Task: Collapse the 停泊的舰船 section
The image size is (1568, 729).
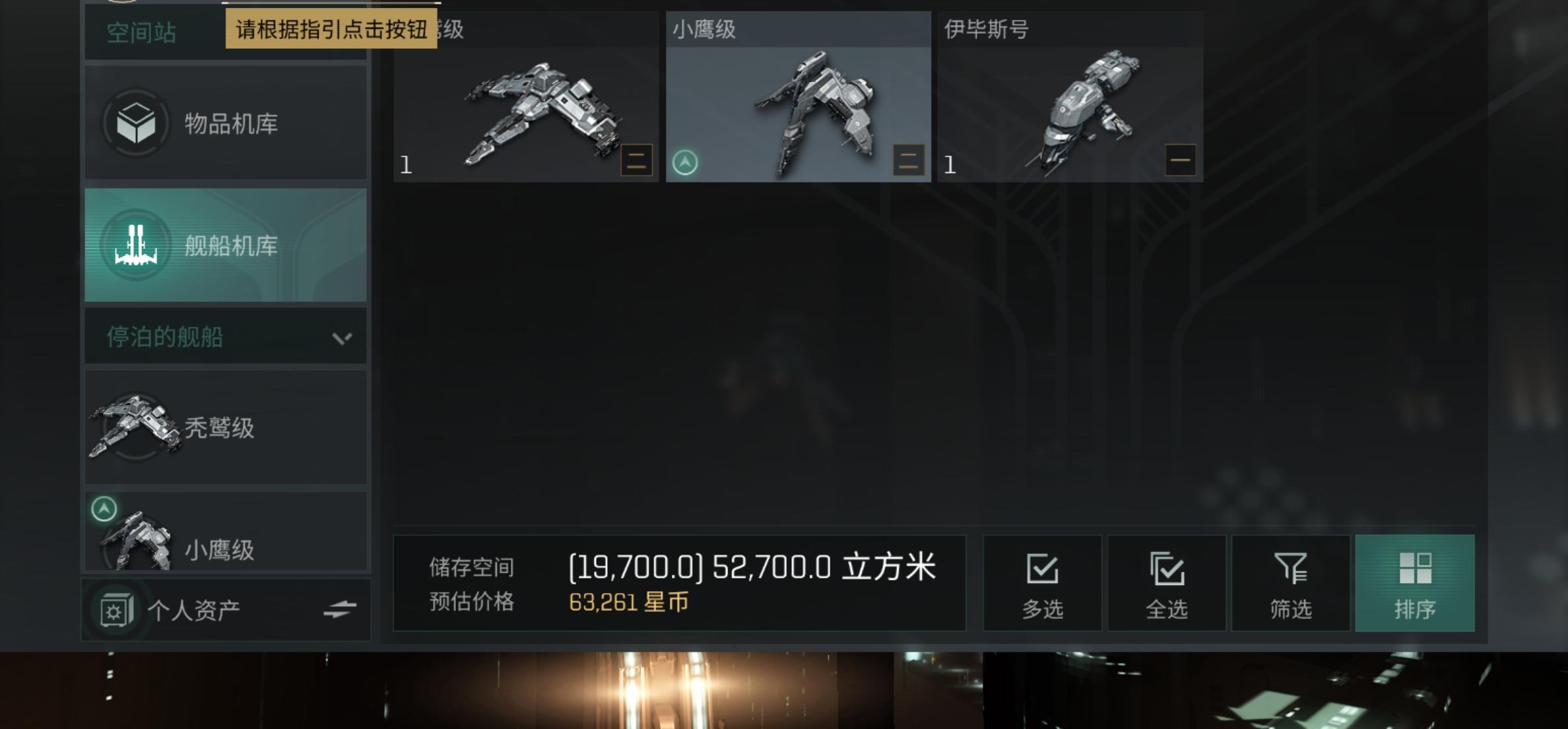Action: pyautogui.click(x=341, y=337)
